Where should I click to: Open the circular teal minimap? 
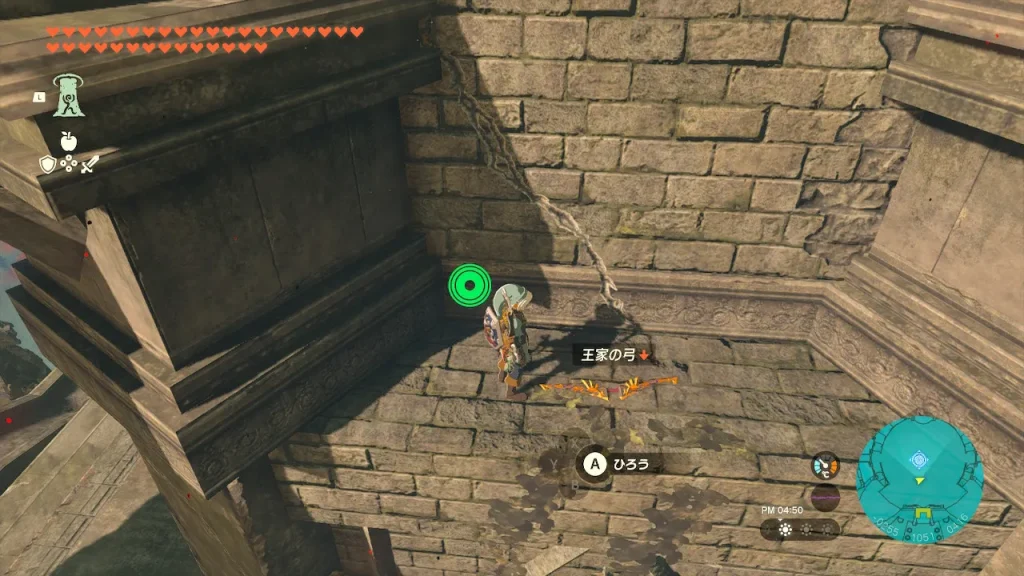tap(919, 479)
